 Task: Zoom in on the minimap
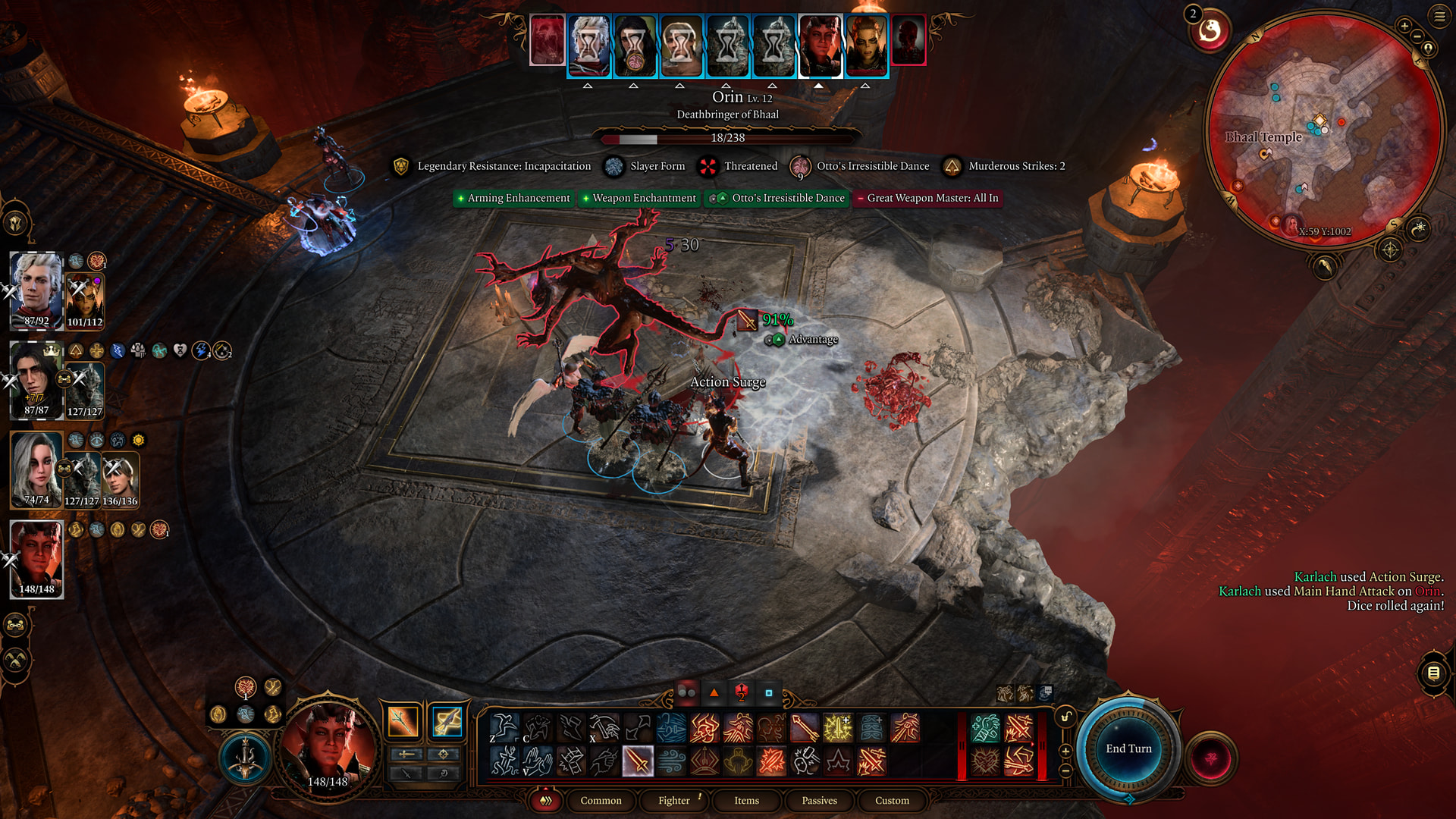click(x=1404, y=26)
